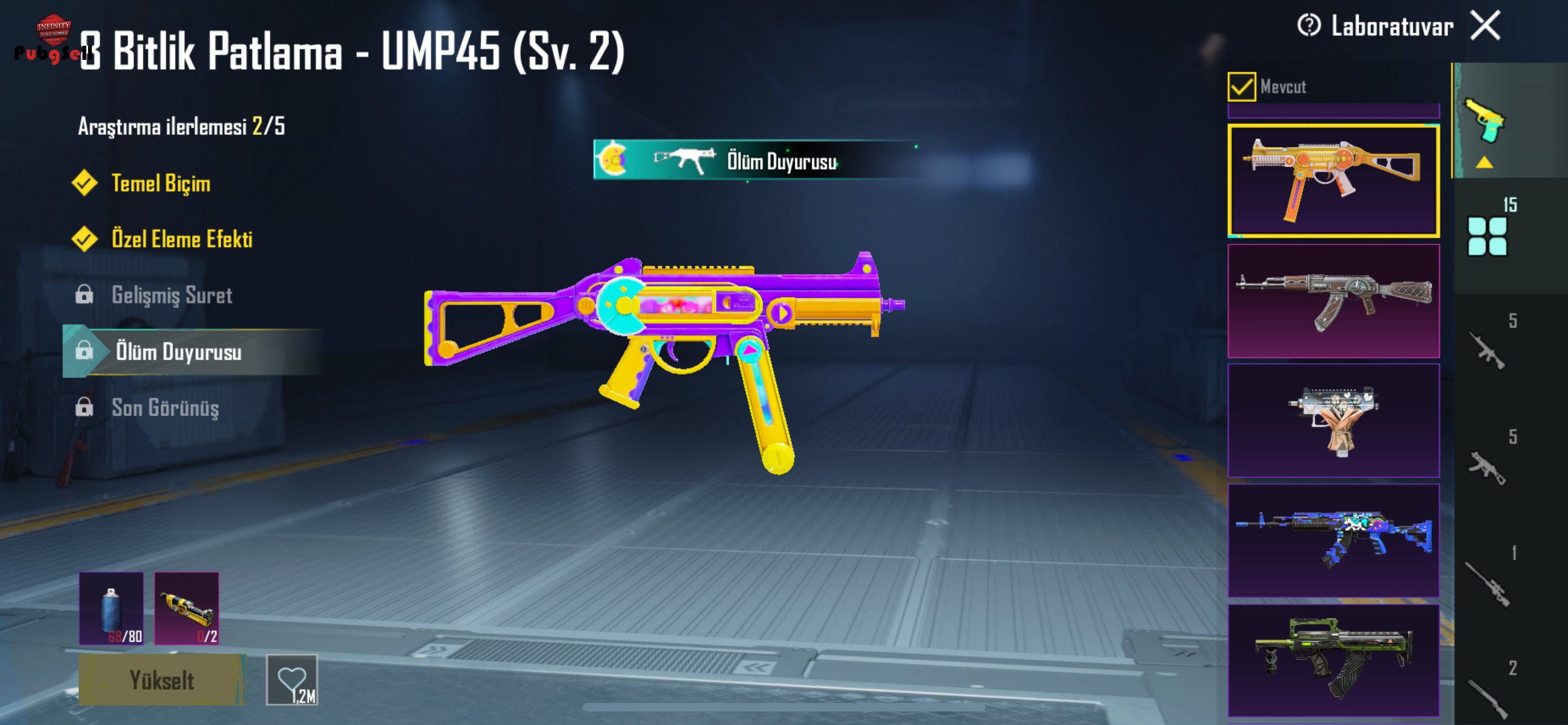
Task: Choose the brown AKM skin thumbnail
Action: [x=1333, y=301]
